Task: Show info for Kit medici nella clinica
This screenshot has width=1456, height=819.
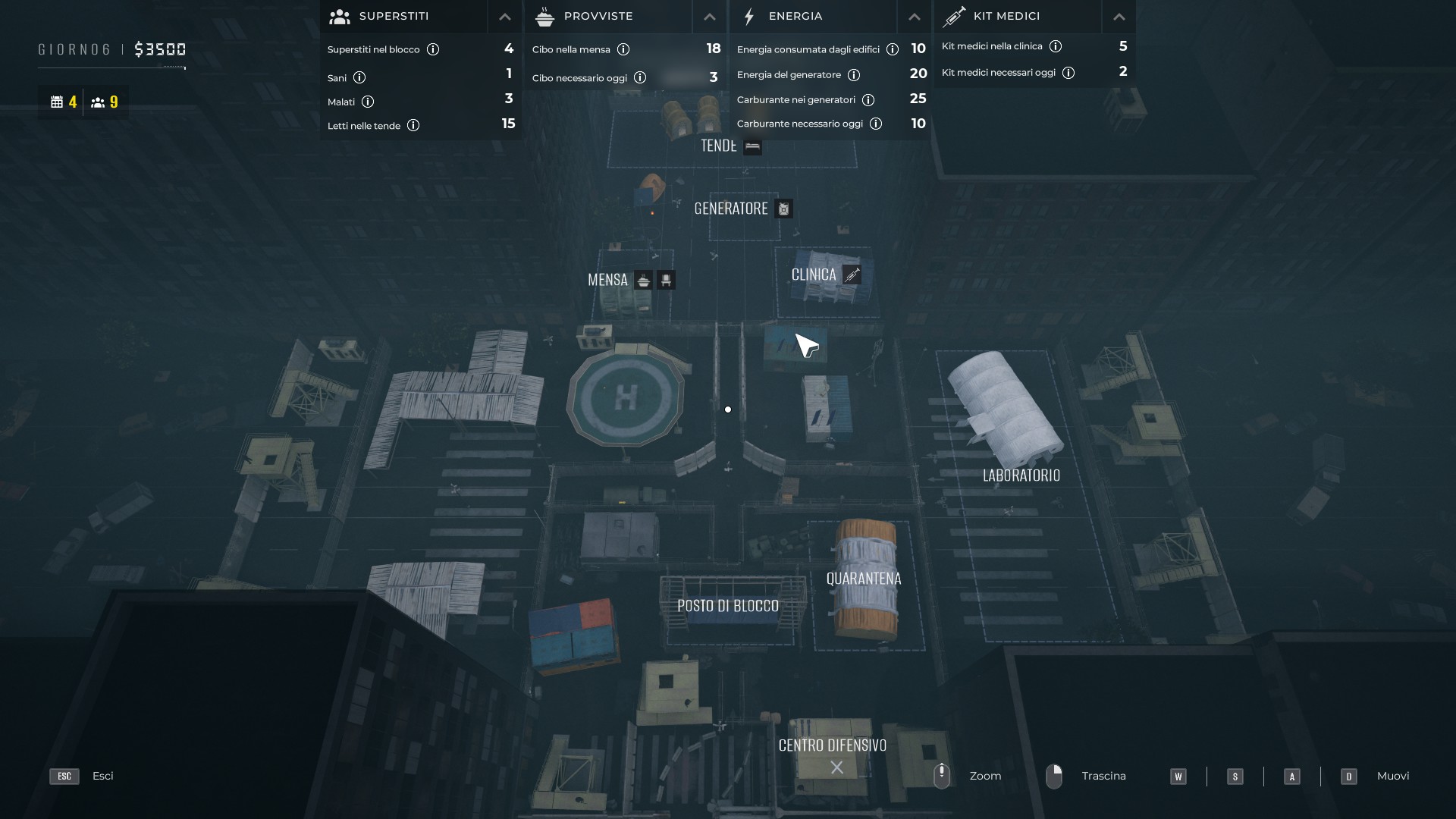Action: [1056, 46]
